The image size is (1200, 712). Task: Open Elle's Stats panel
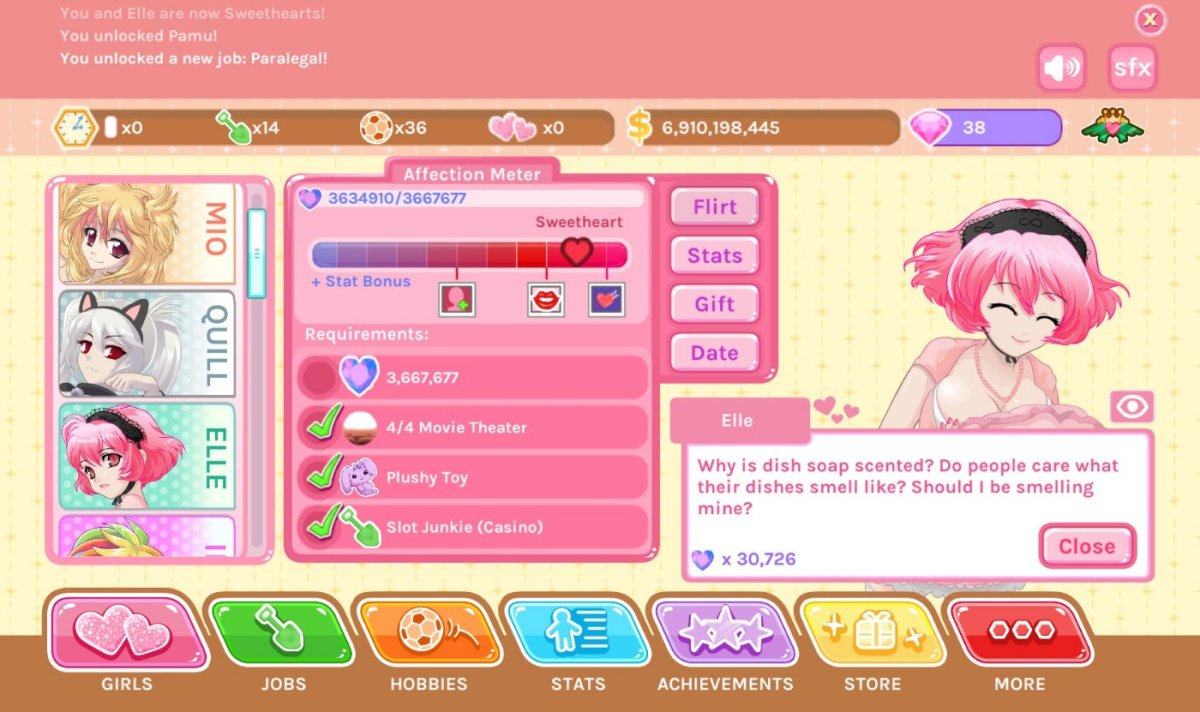(x=714, y=256)
